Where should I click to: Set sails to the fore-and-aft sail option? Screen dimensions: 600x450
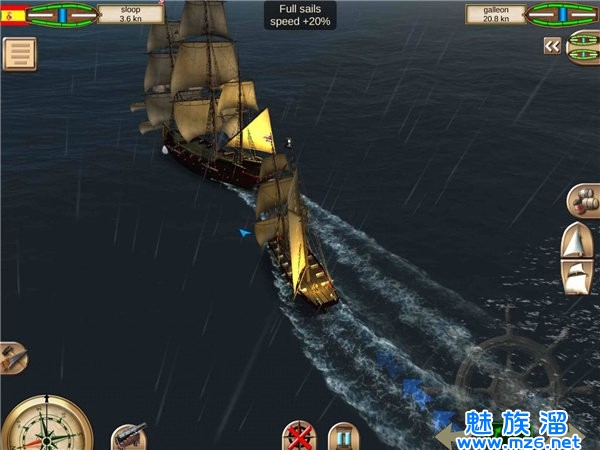point(577,241)
